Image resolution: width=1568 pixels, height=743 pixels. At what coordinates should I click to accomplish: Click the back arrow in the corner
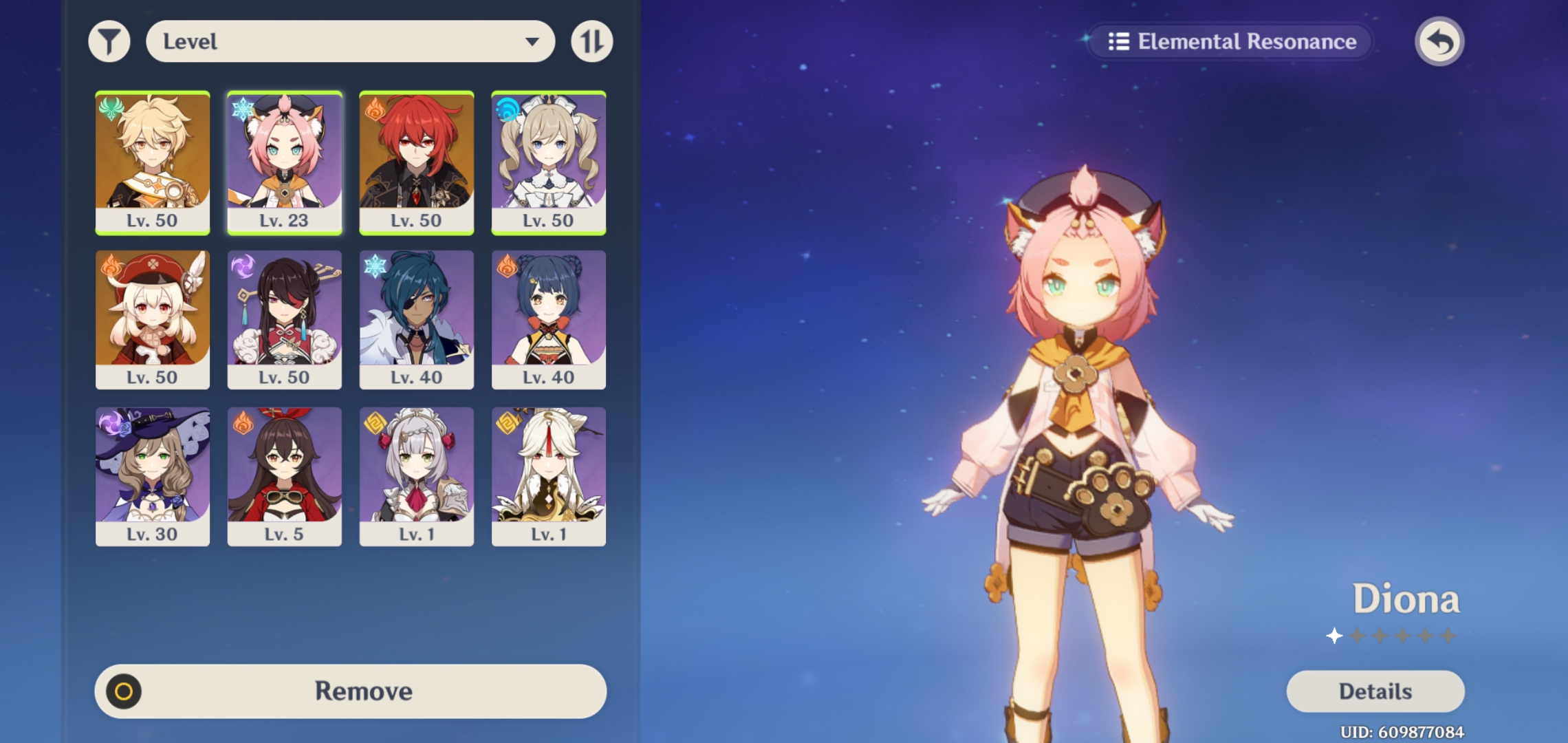[x=1440, y=41]
